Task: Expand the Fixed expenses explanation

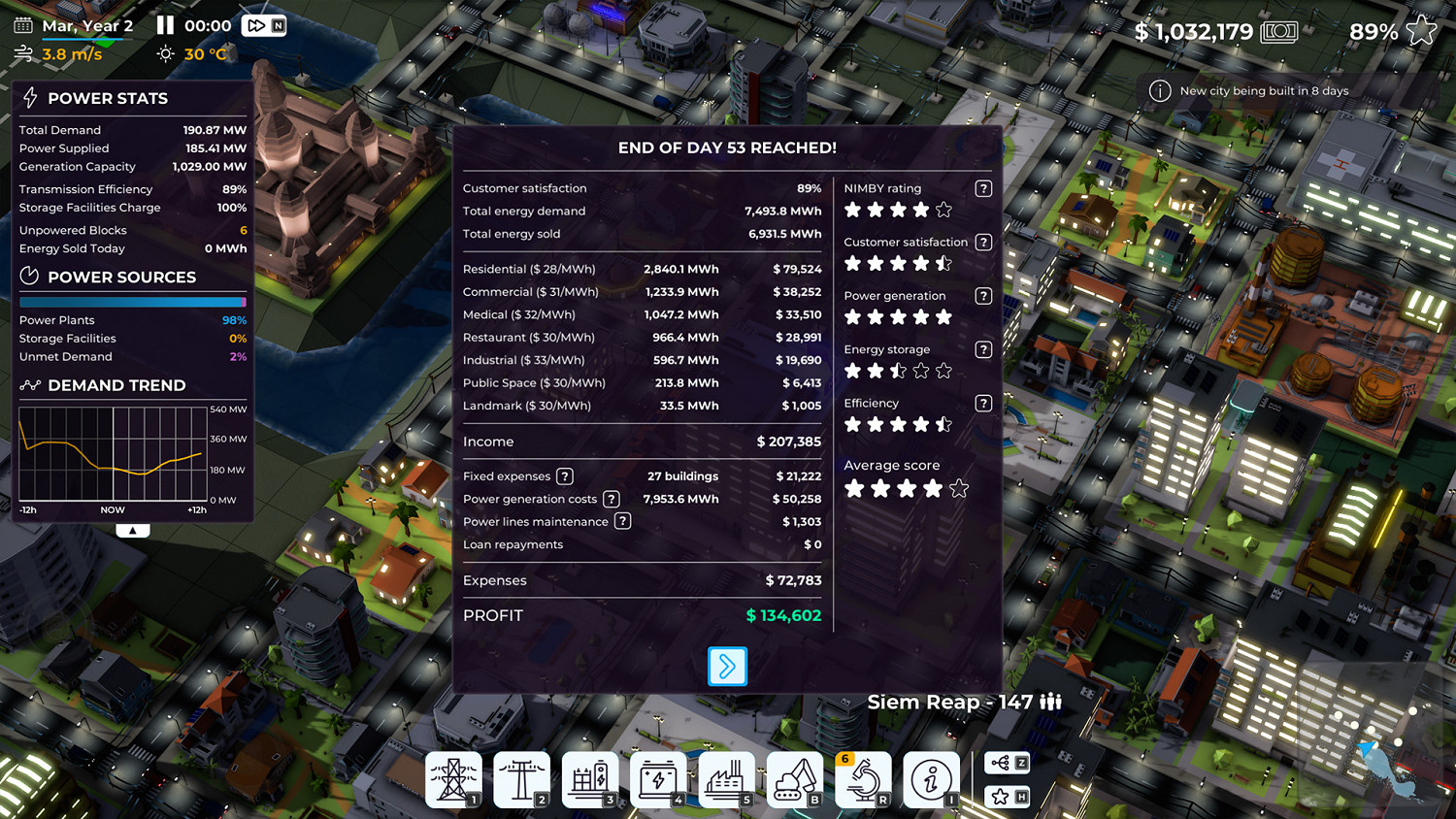Action: (x=565, y=475)
